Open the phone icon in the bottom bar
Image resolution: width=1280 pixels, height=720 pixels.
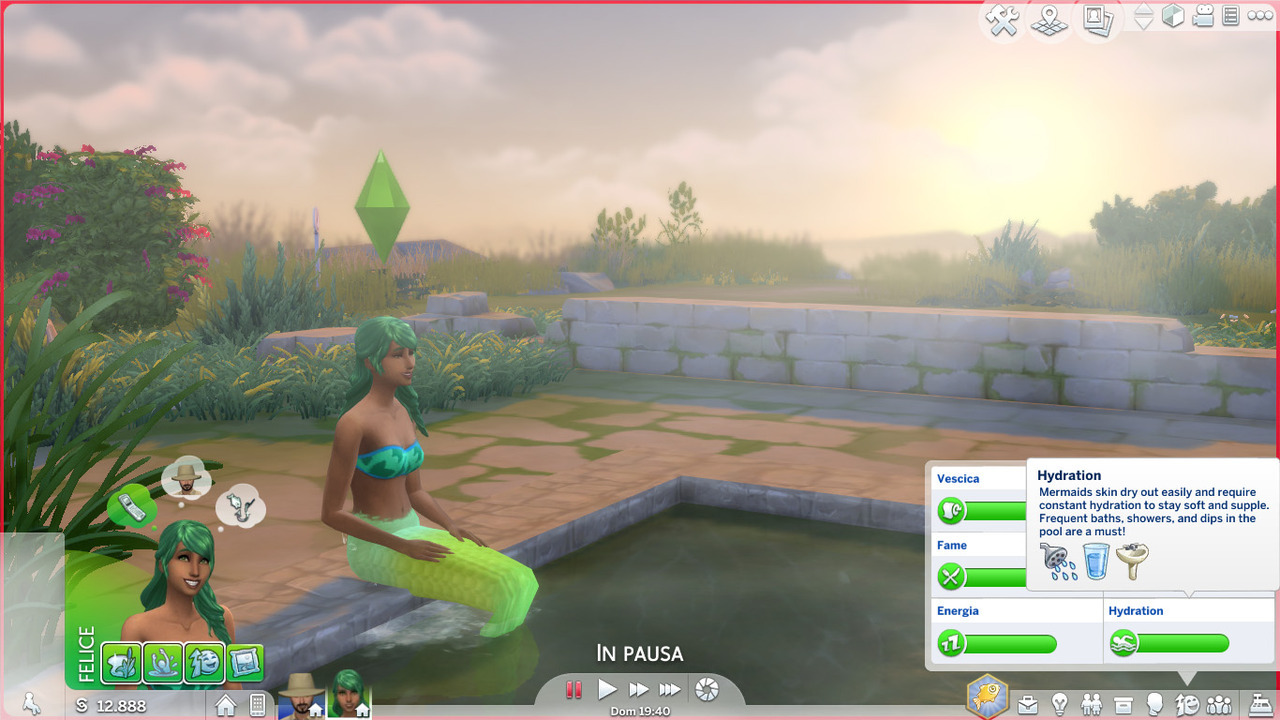pyautogui.click(x=257, y=705)
